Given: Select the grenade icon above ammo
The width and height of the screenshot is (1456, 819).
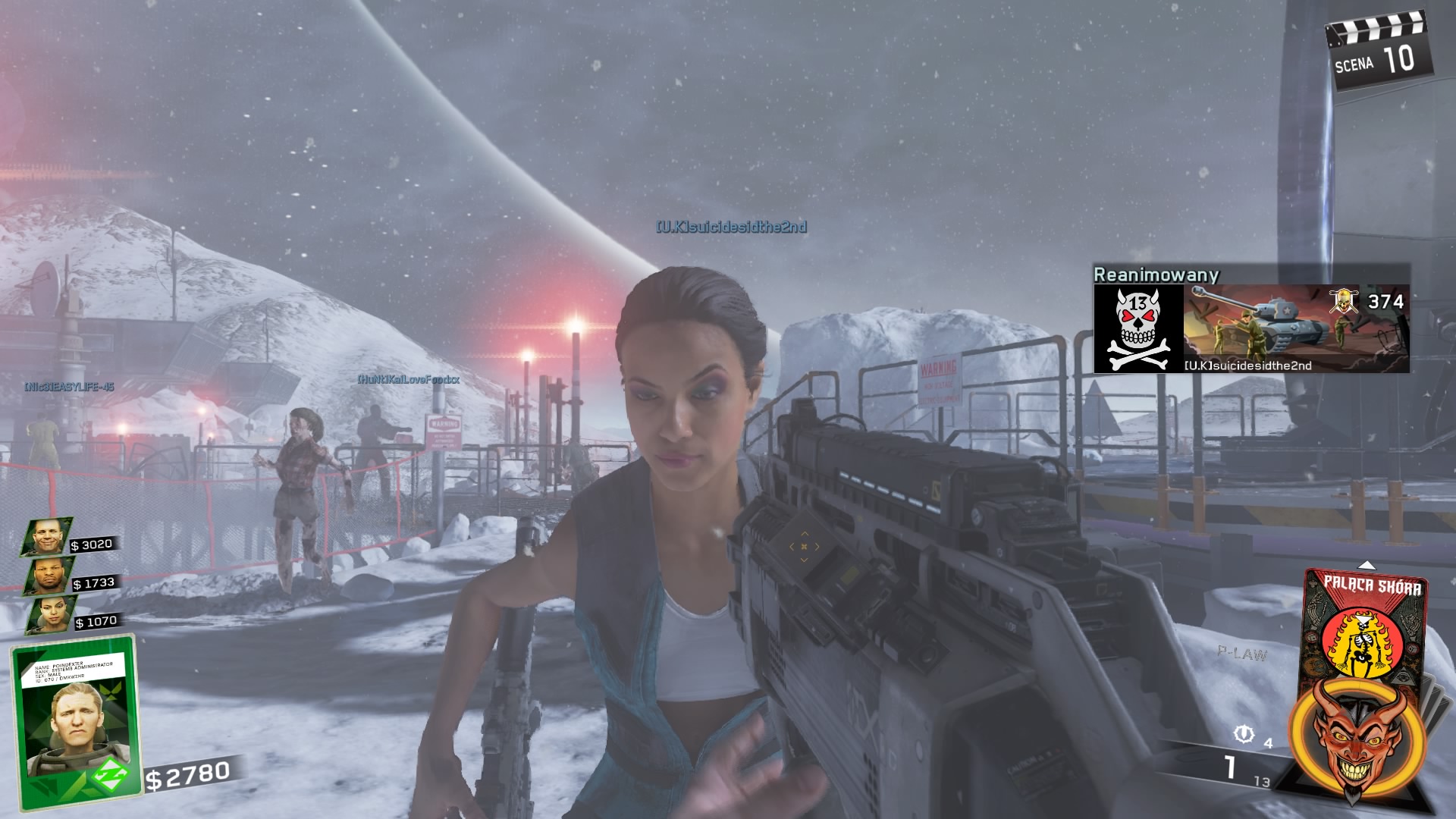Looking at the screenshot, I should 1244,734.
